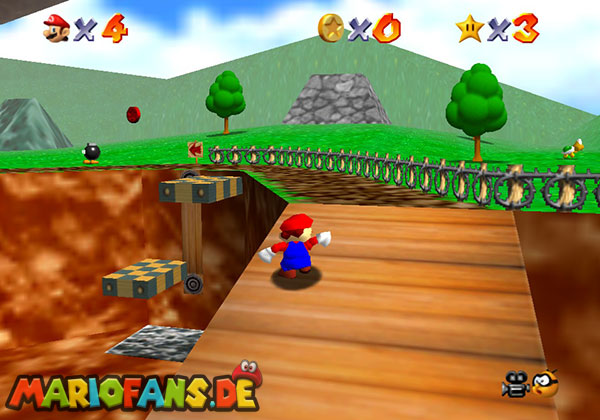Click the camera mode icon
The image size is (600, 420).
pyautogui.click(x=514, y=385)
